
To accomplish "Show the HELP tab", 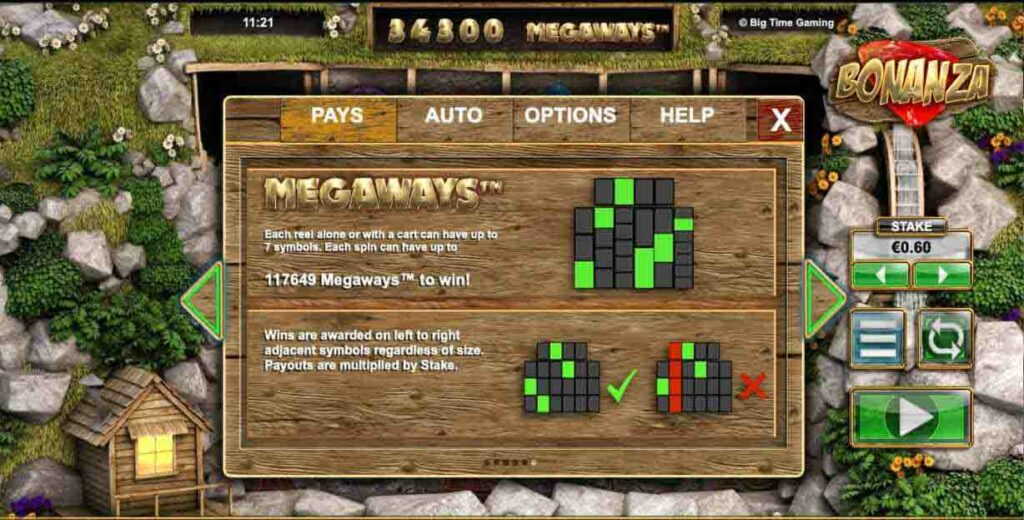I will click(686, 117).
